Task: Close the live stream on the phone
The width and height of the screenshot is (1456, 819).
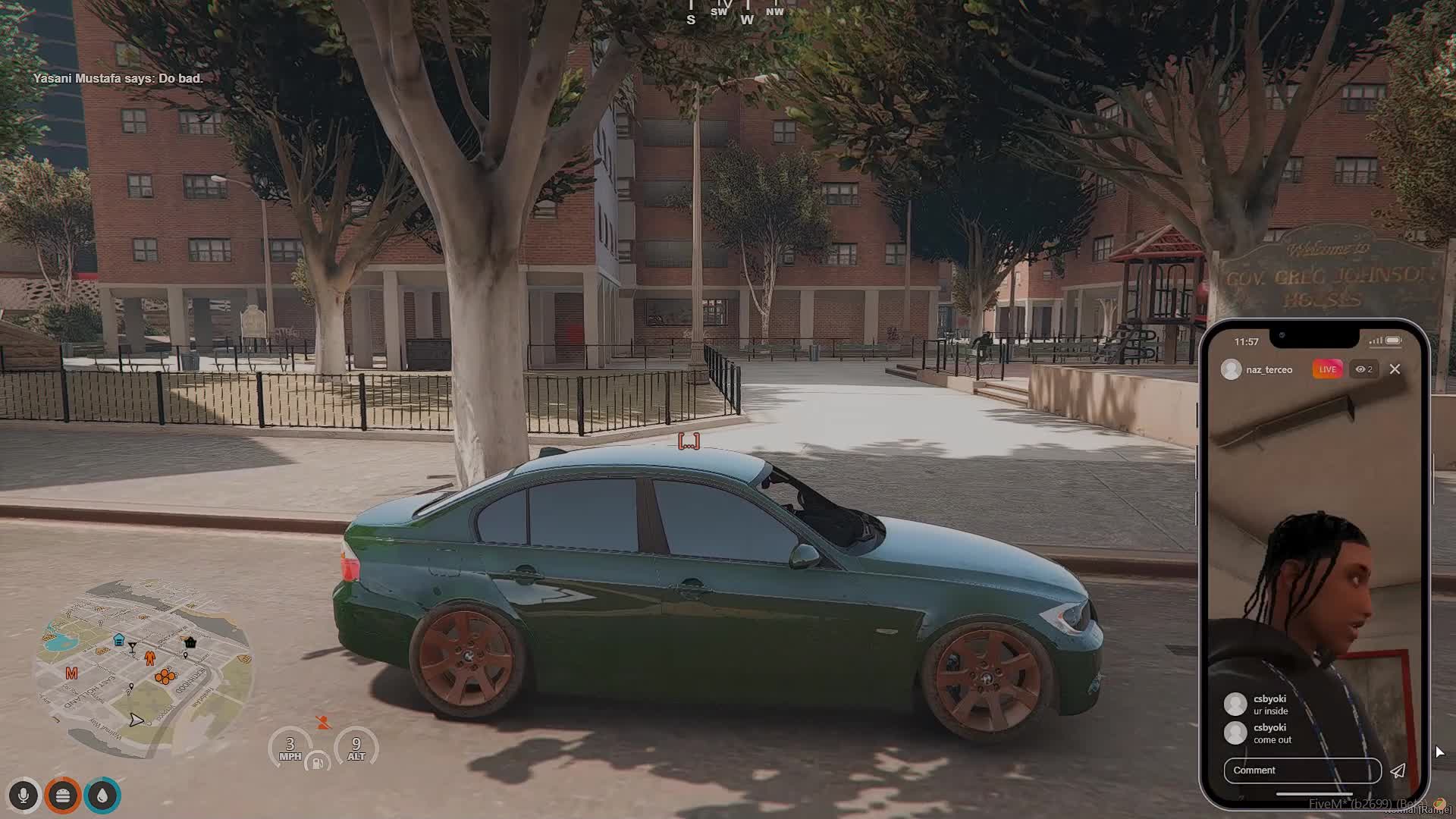Action: tap(1395, 369)
